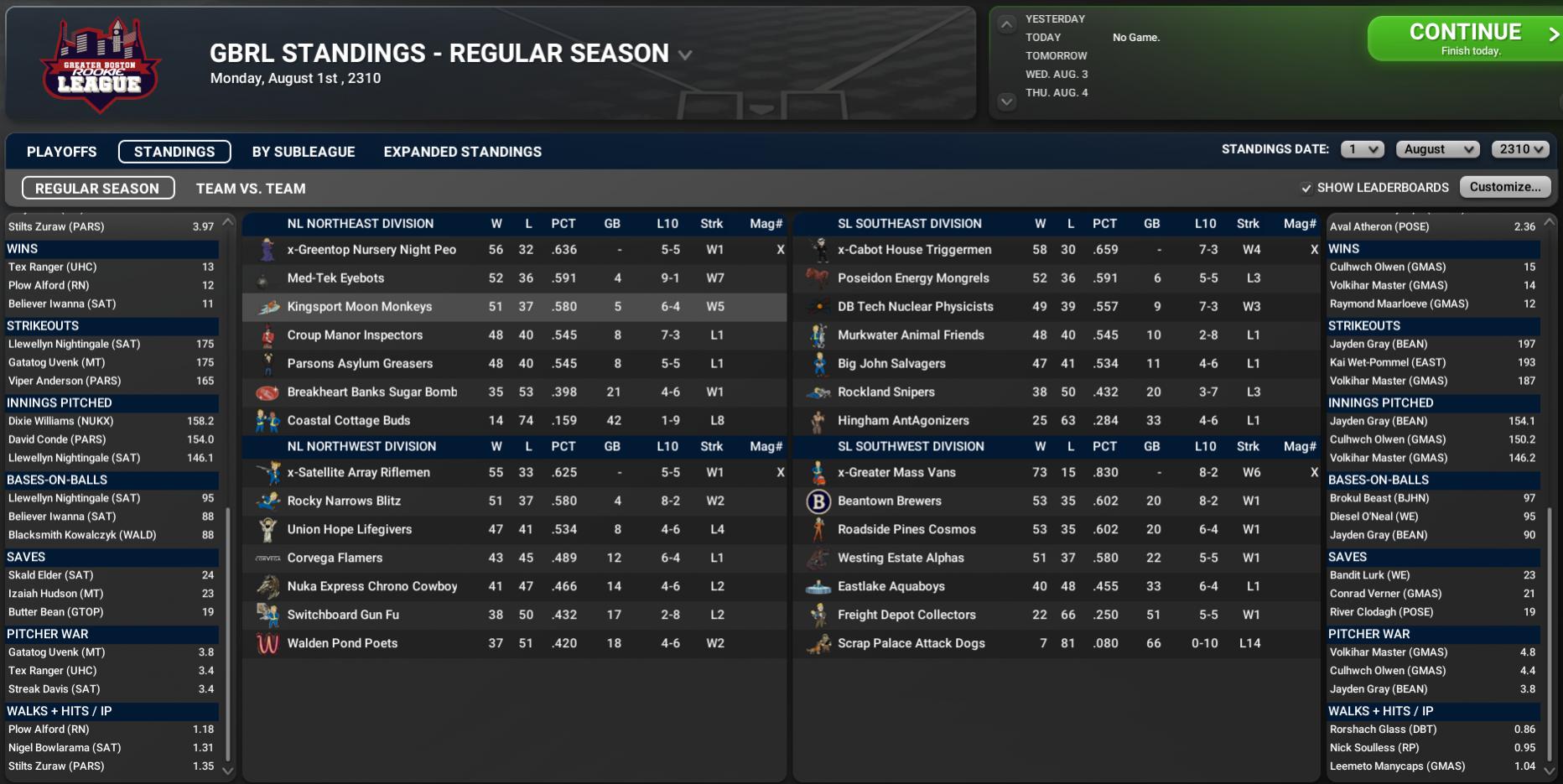Choose the Regular Season sub-tab

(97, 189)
